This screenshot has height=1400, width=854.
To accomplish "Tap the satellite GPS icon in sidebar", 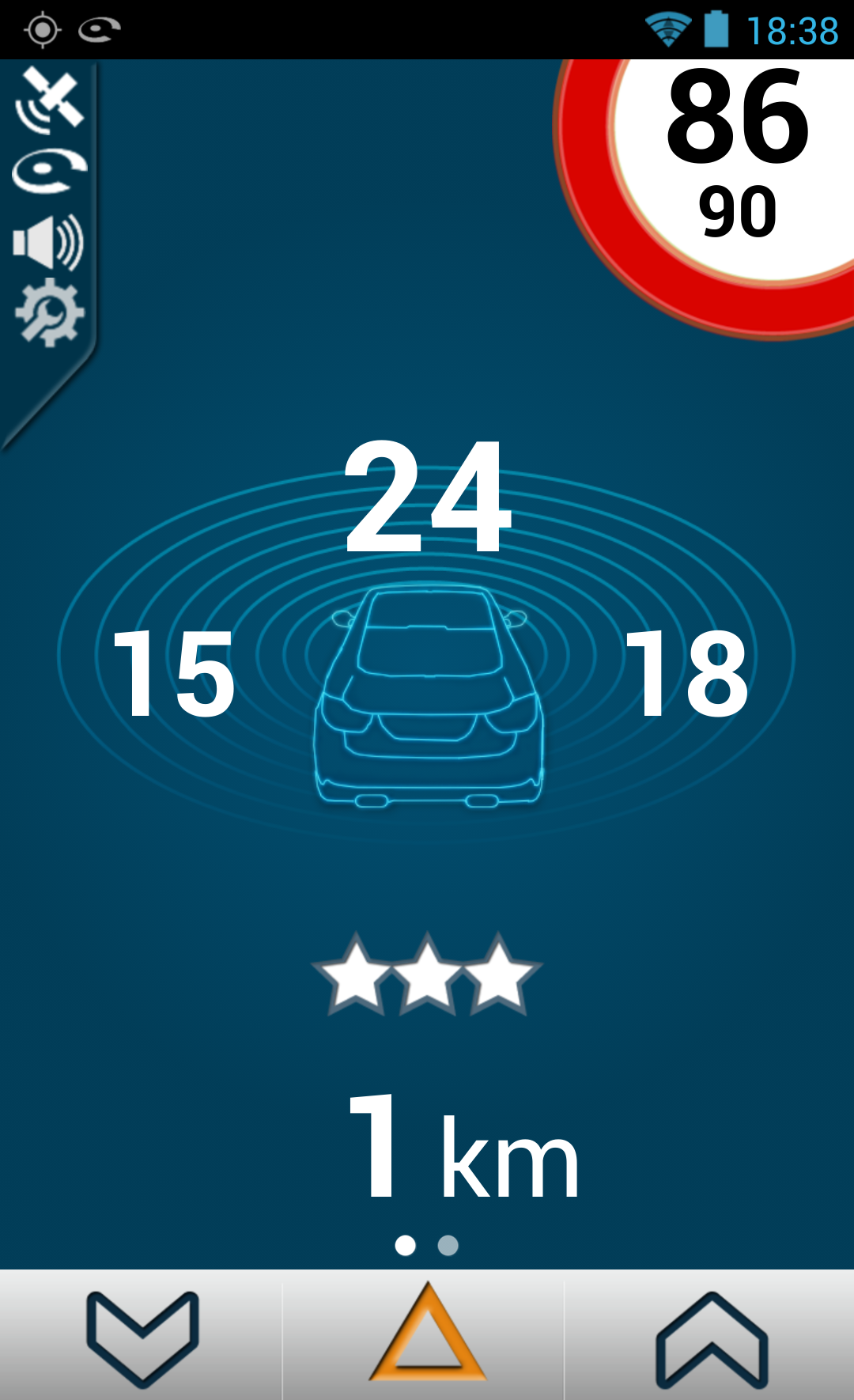I will pyautogui.click(x=50, y=100).
